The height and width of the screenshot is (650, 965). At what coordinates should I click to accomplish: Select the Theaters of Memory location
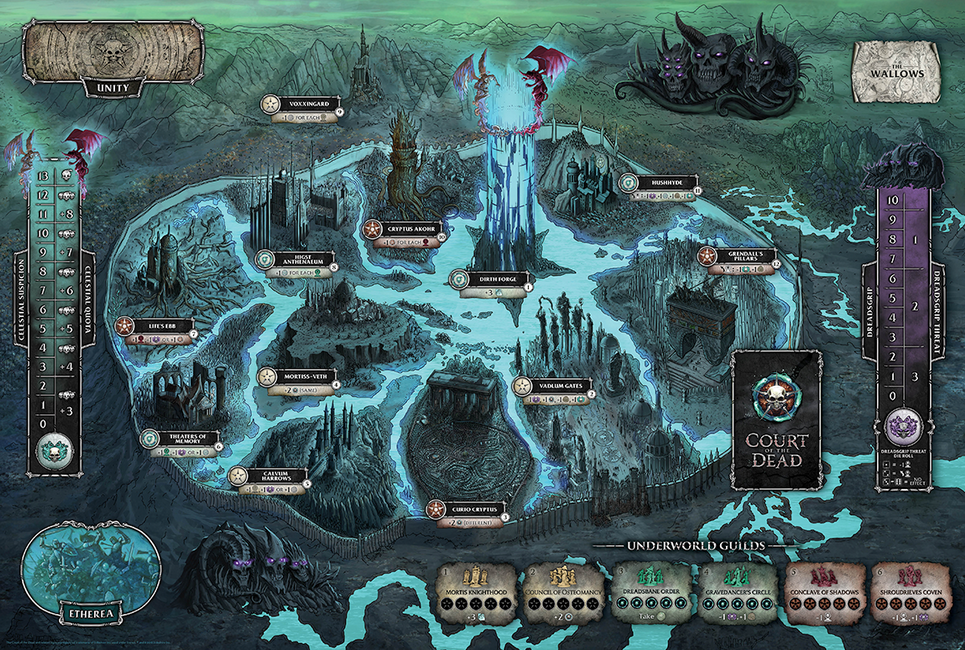tap(184, 439)
